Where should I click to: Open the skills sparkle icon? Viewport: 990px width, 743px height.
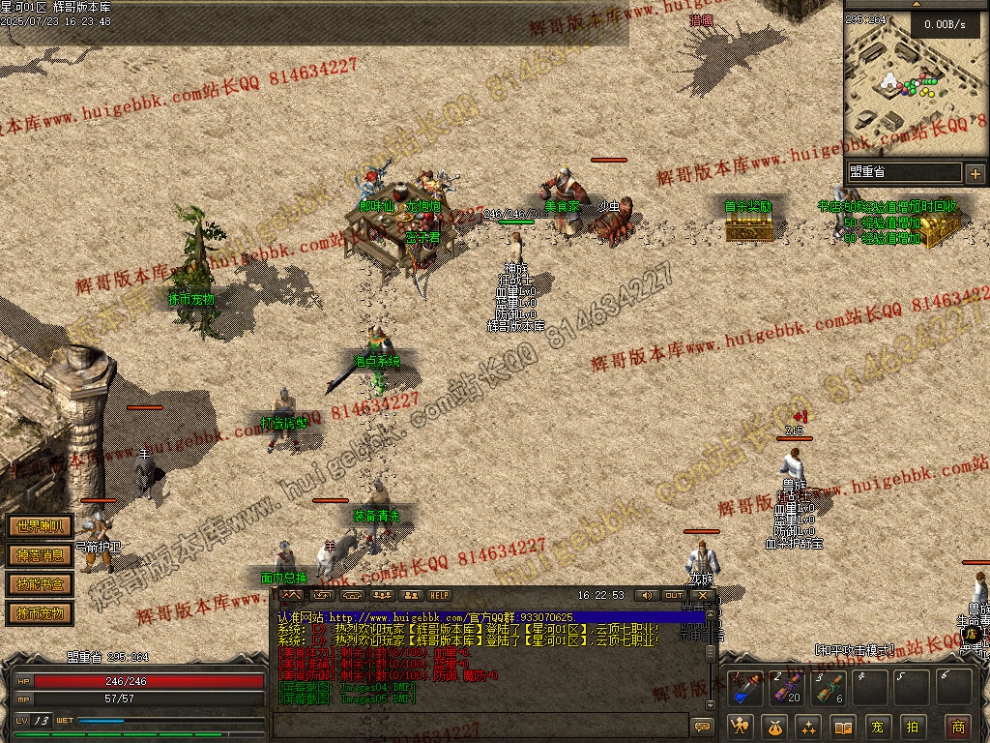[x=809, y=727]
